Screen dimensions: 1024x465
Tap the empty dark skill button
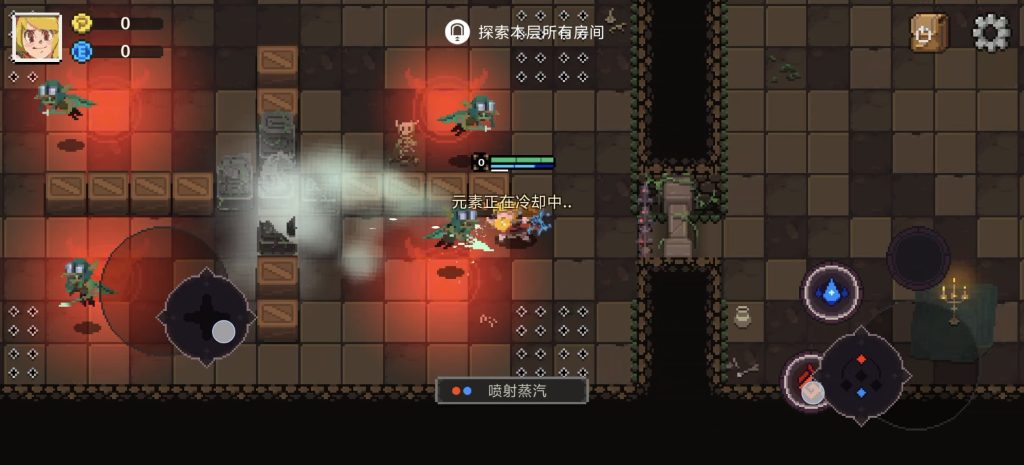click(918, 258)
